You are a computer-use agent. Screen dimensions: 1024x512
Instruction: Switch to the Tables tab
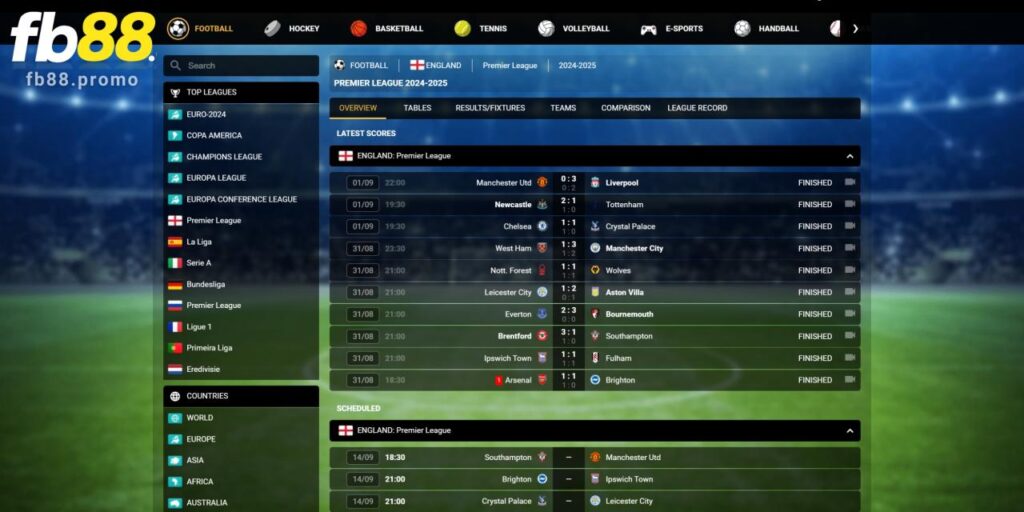click(417, 108)
